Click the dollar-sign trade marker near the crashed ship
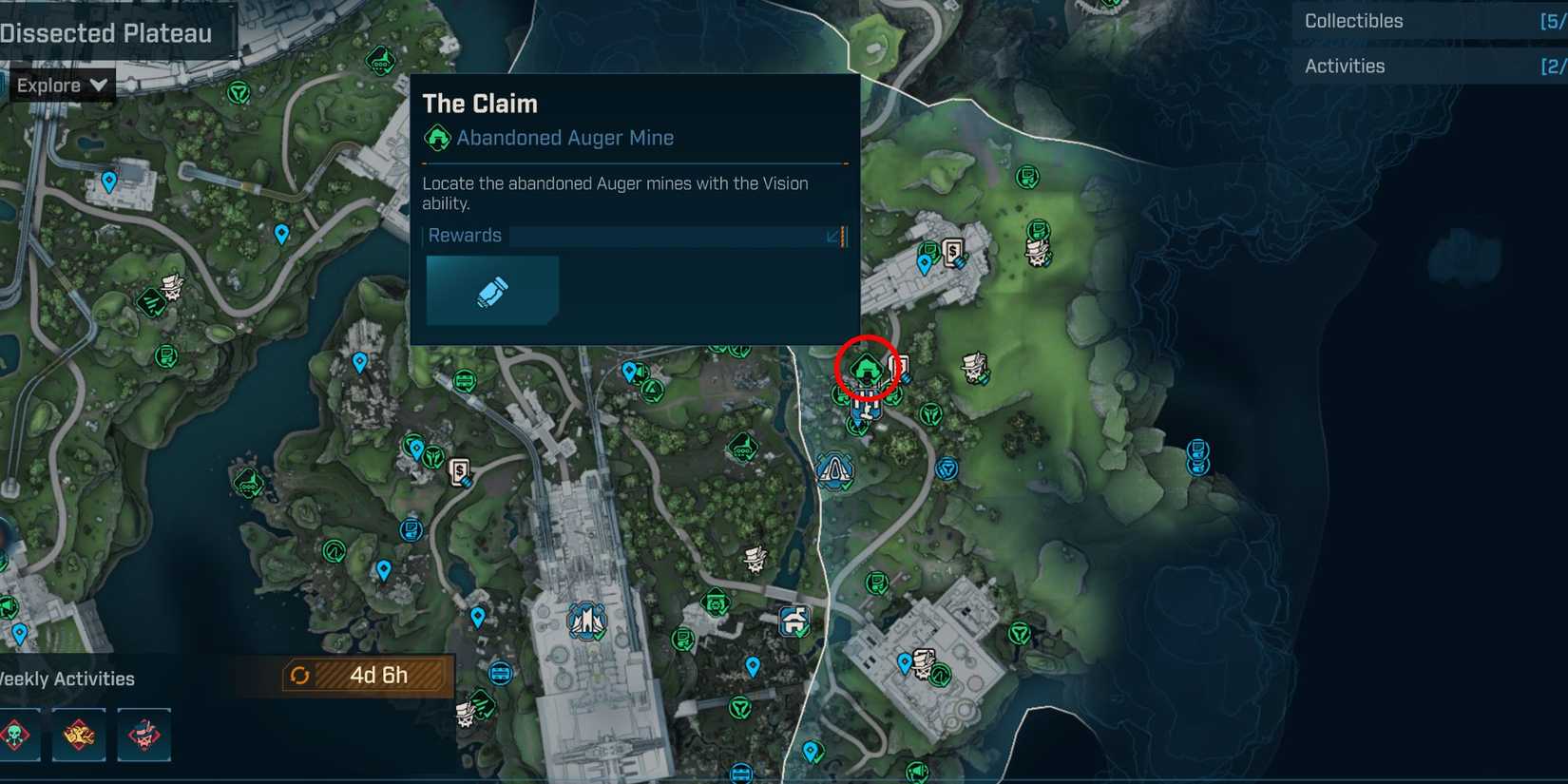Viewport: 1568px width, 784px height. tap(954, 254)
